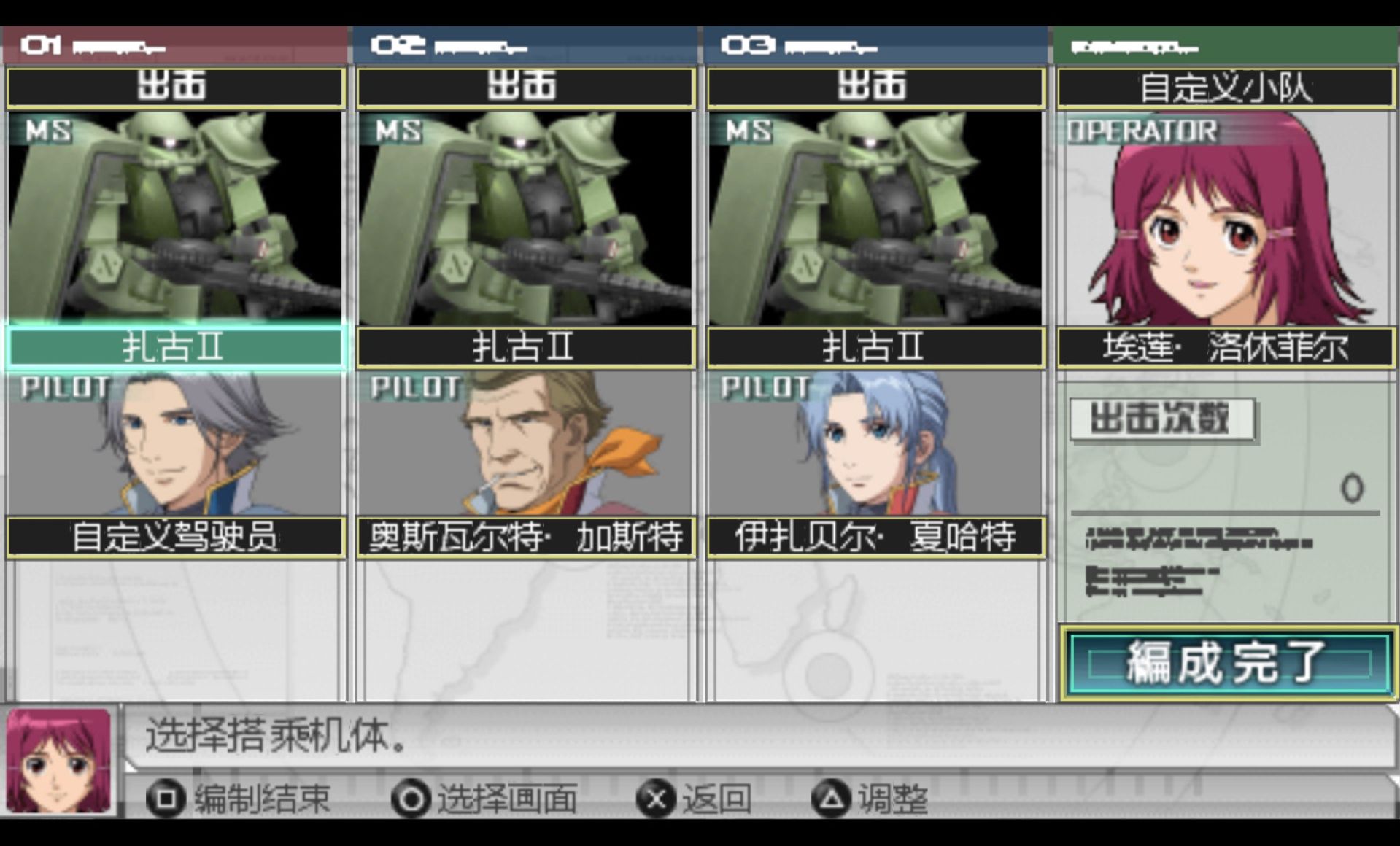Choose pilot 奥斯瓦尔特·加斯特
The height and width of the screenshot is (846, 1400).
(525, 538)
